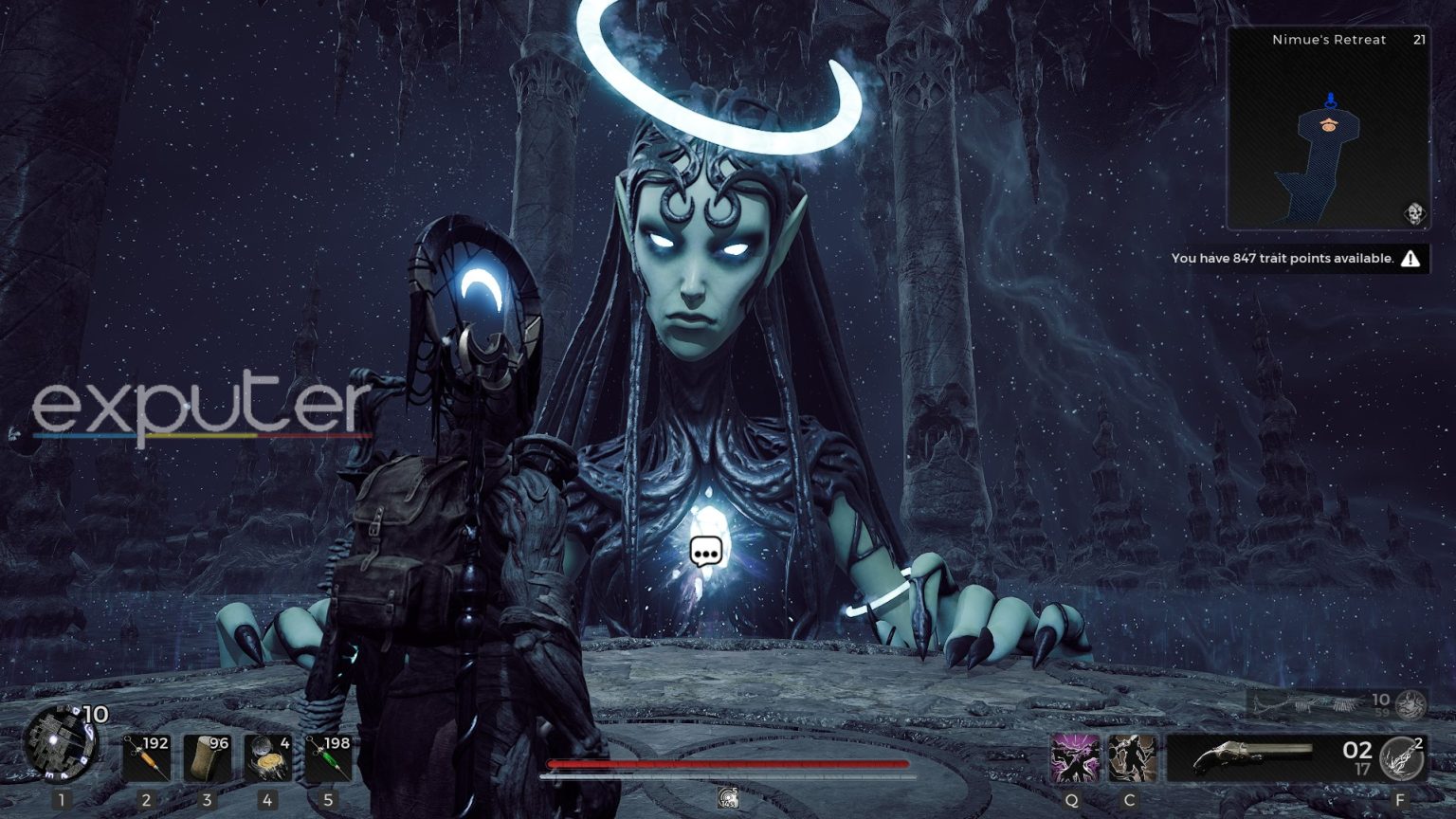Open Nimue's dialogue via the speech bubble prompt
Screen dimensions: 1456x819
(706, 550)
